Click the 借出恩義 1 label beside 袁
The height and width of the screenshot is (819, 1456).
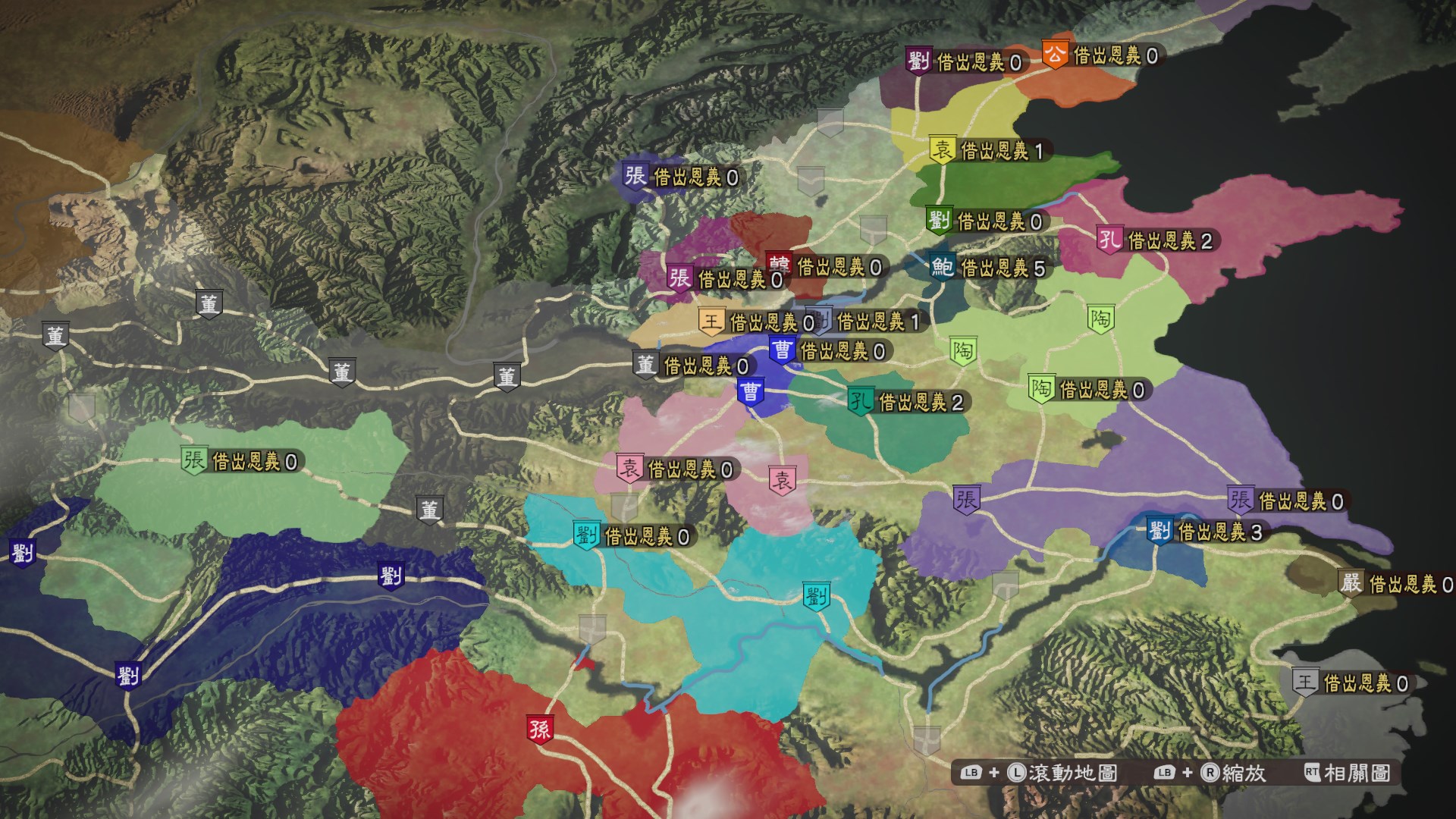pos(1002,149)
